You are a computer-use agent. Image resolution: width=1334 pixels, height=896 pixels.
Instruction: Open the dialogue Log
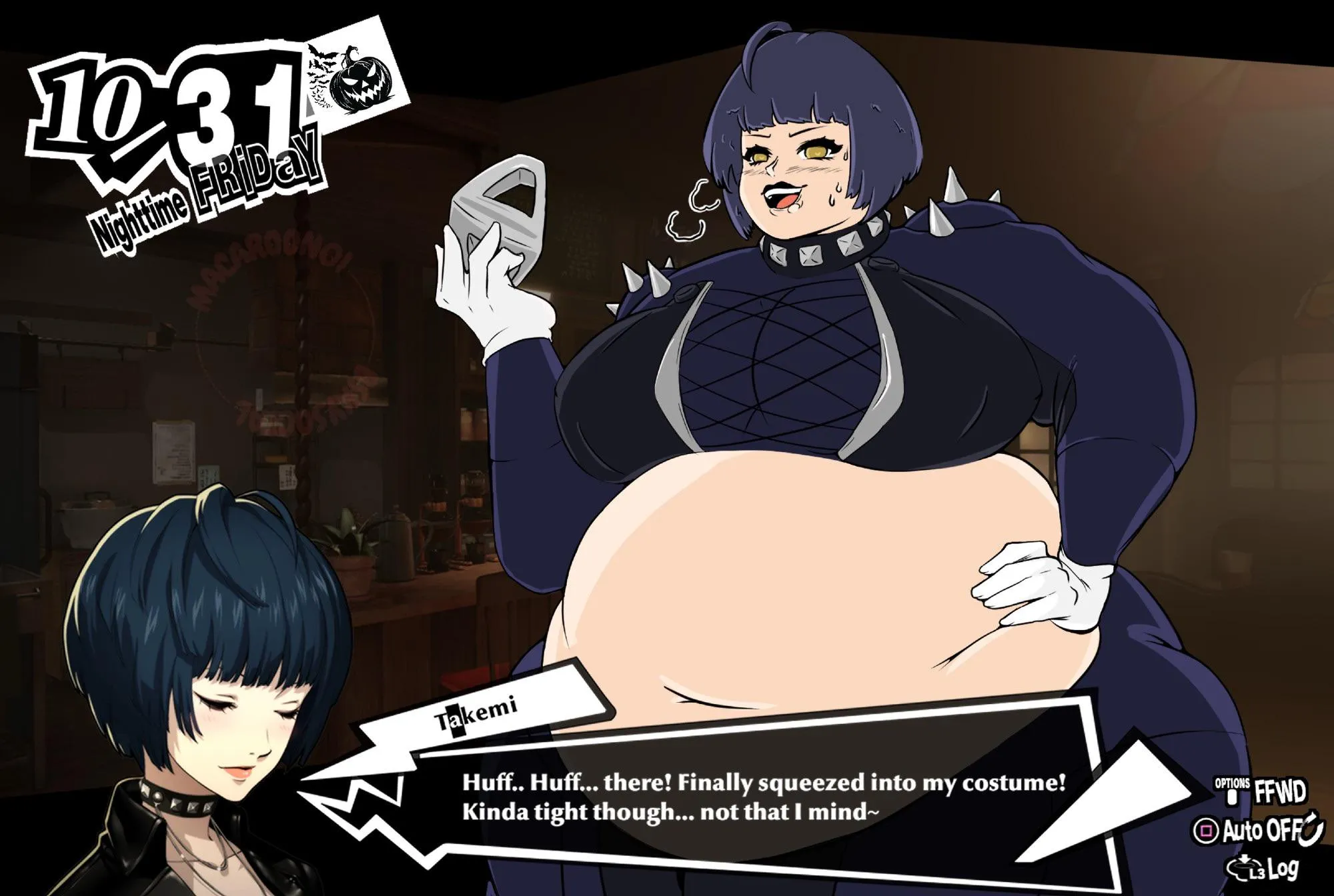point(1264,867)
